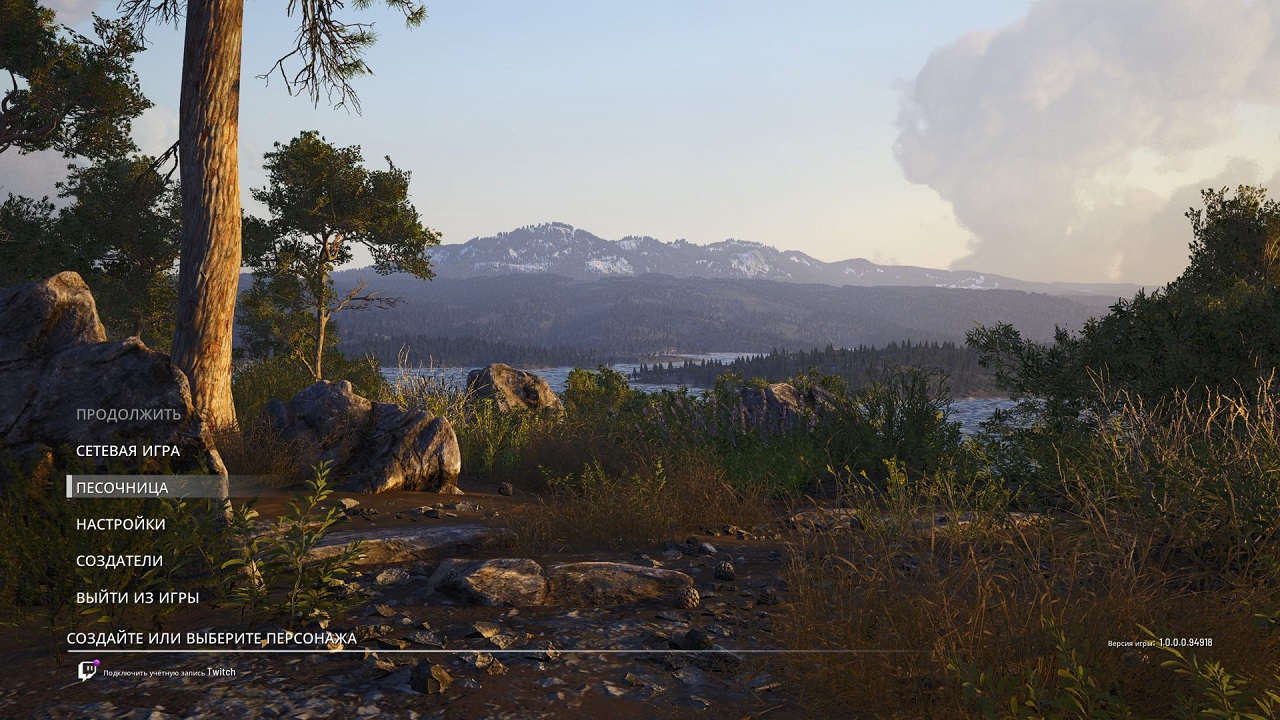Open СЕТЕВАЯ ИГРА multiplayer mode
Screen dimensions: 1280x720
point(128,451)
